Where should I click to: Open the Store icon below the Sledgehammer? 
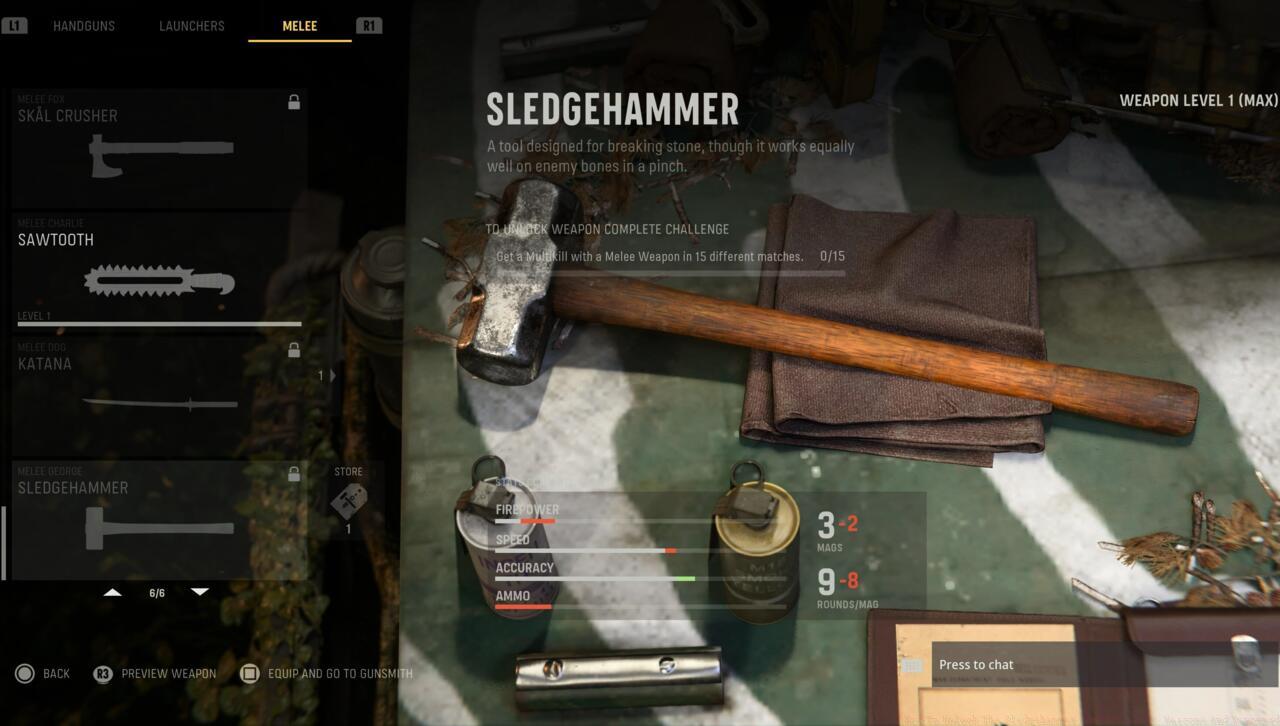tap(350, 500)
